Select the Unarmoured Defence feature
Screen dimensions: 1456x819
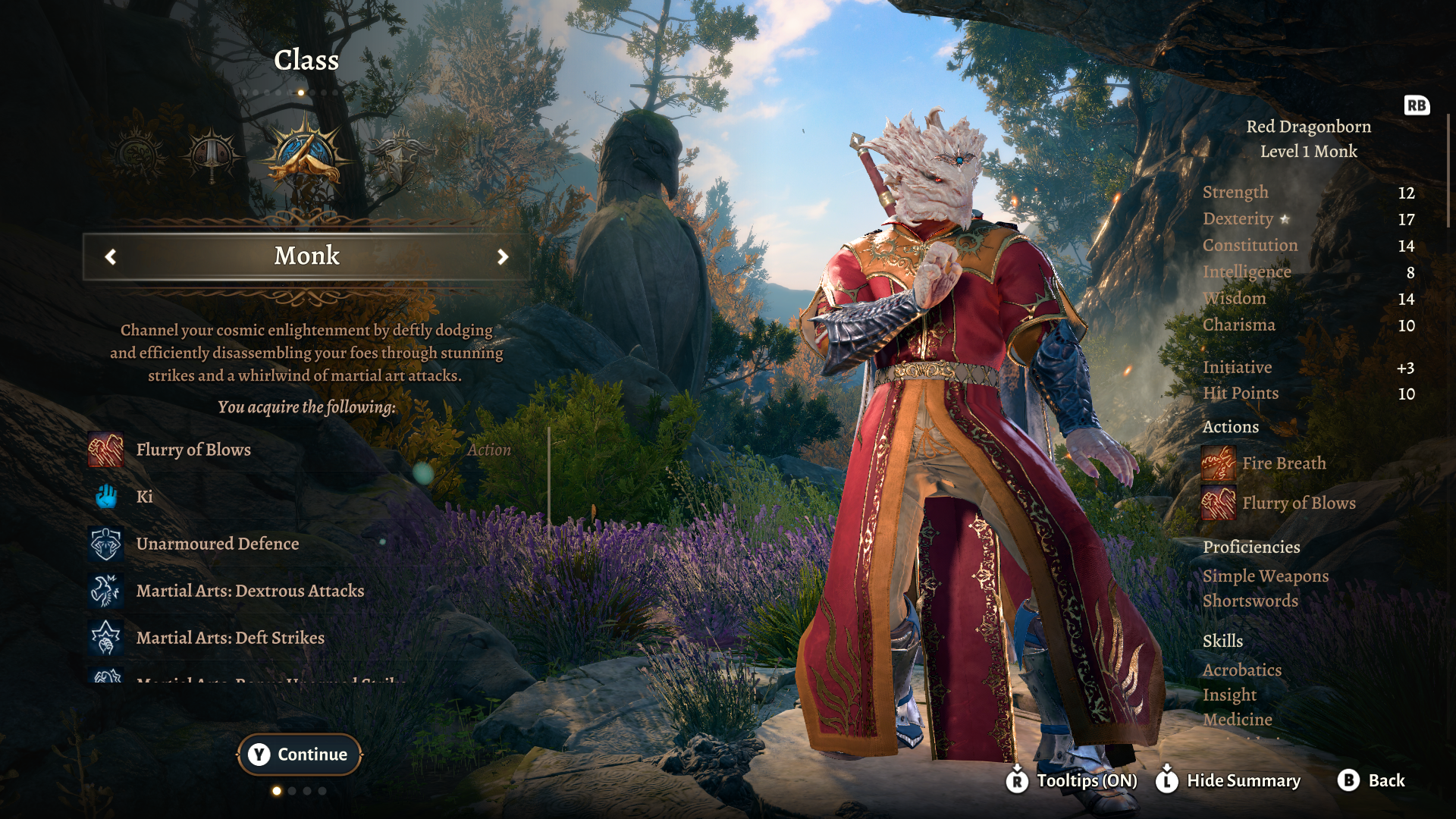tap(217, 544)
